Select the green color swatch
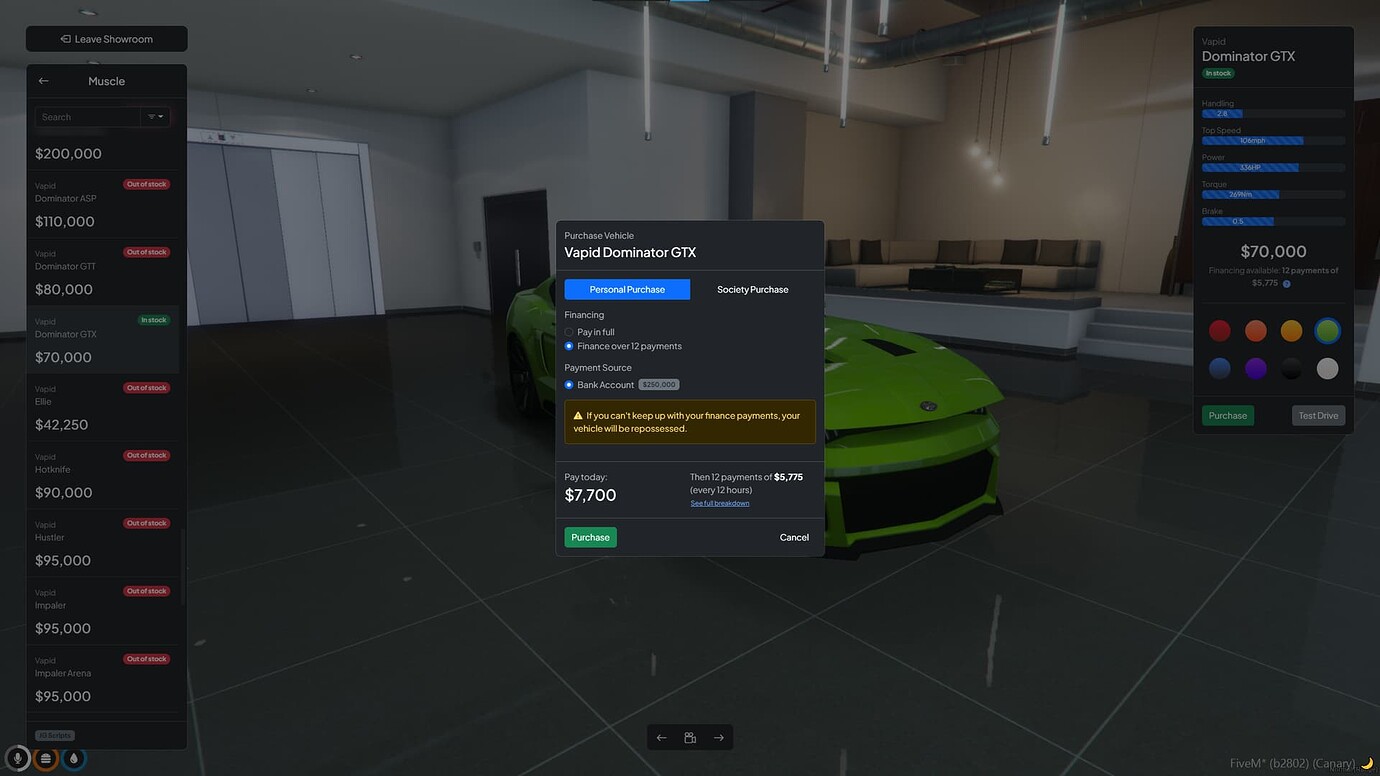 (1327, 330)
